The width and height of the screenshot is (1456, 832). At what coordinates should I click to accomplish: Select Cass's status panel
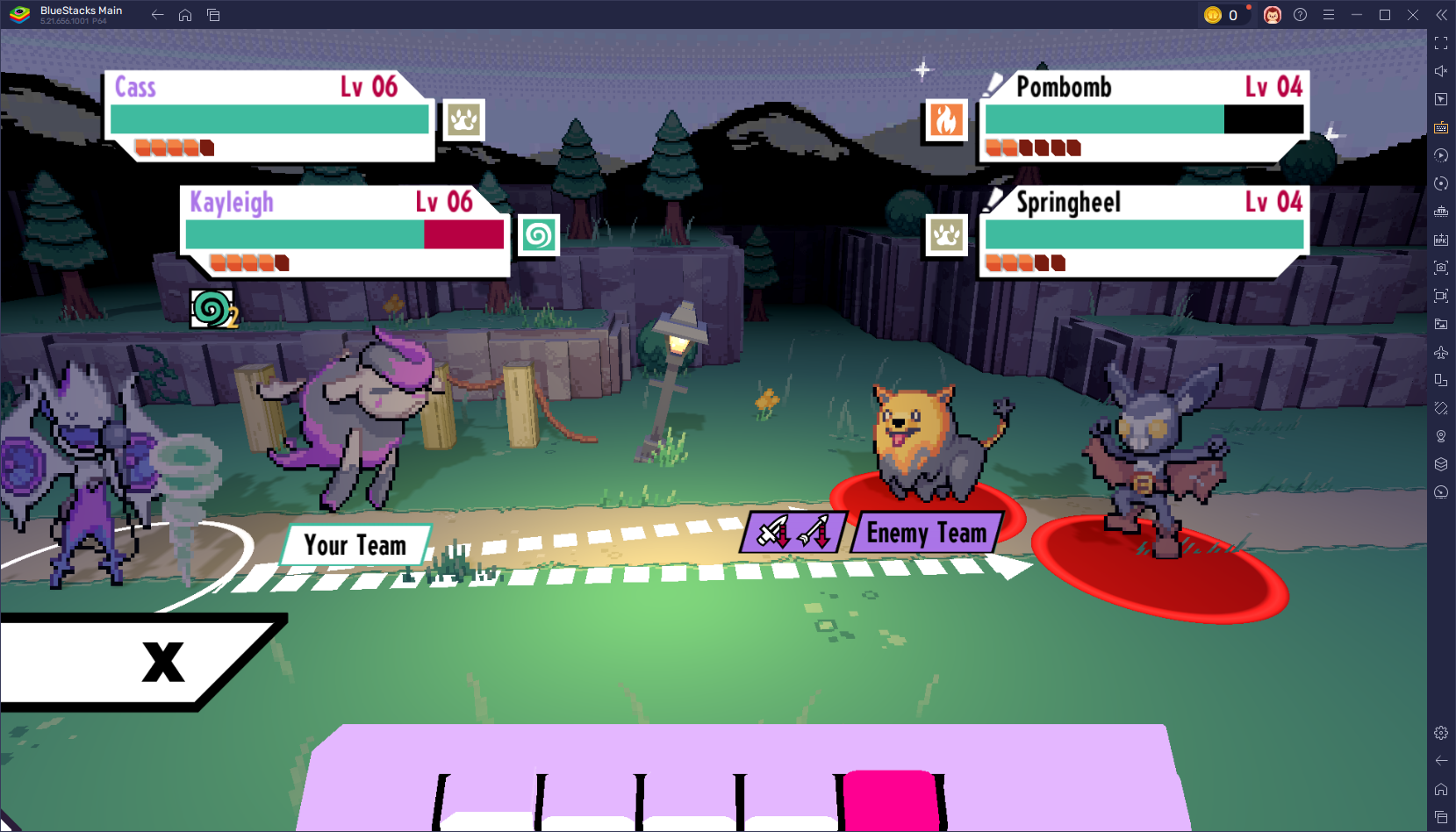[x=269, y=116]
